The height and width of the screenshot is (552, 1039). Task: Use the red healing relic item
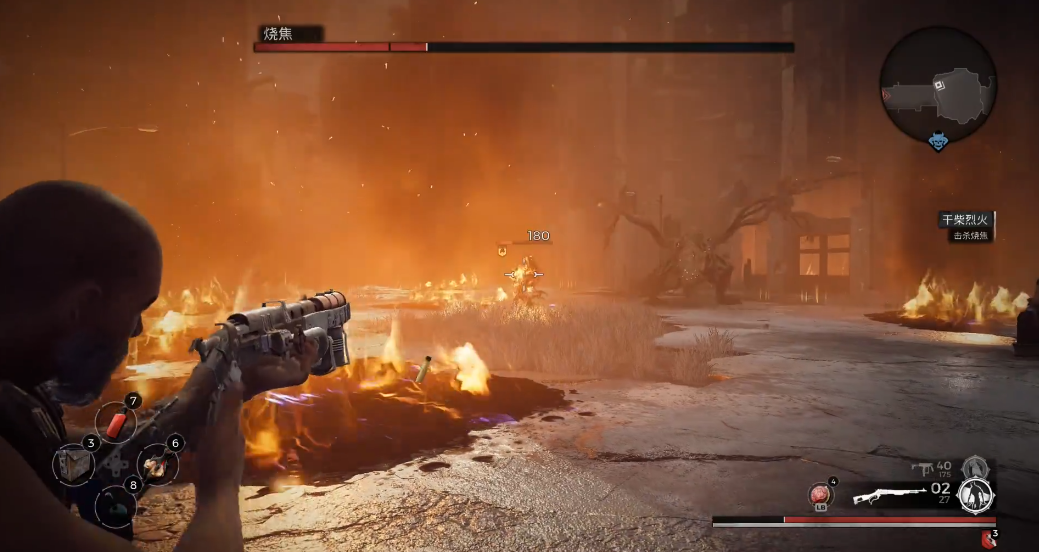point(821,494)
